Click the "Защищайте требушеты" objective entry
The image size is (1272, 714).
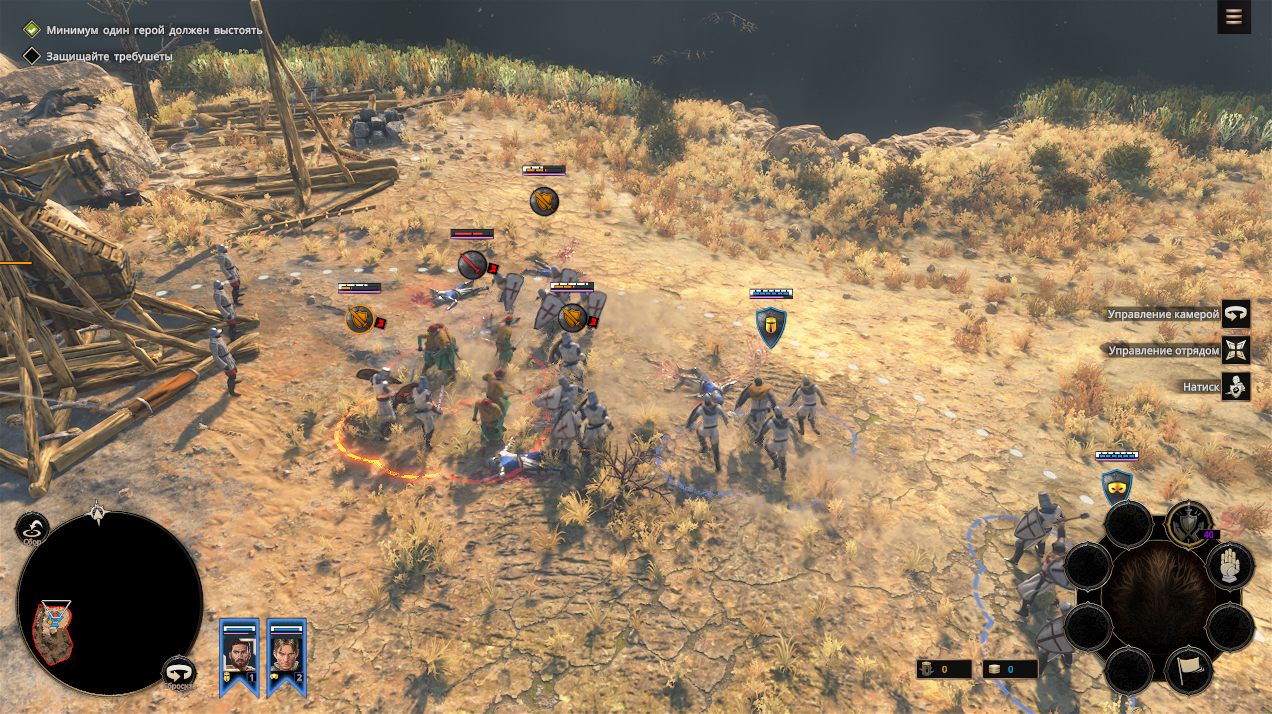tap(108, 57)
